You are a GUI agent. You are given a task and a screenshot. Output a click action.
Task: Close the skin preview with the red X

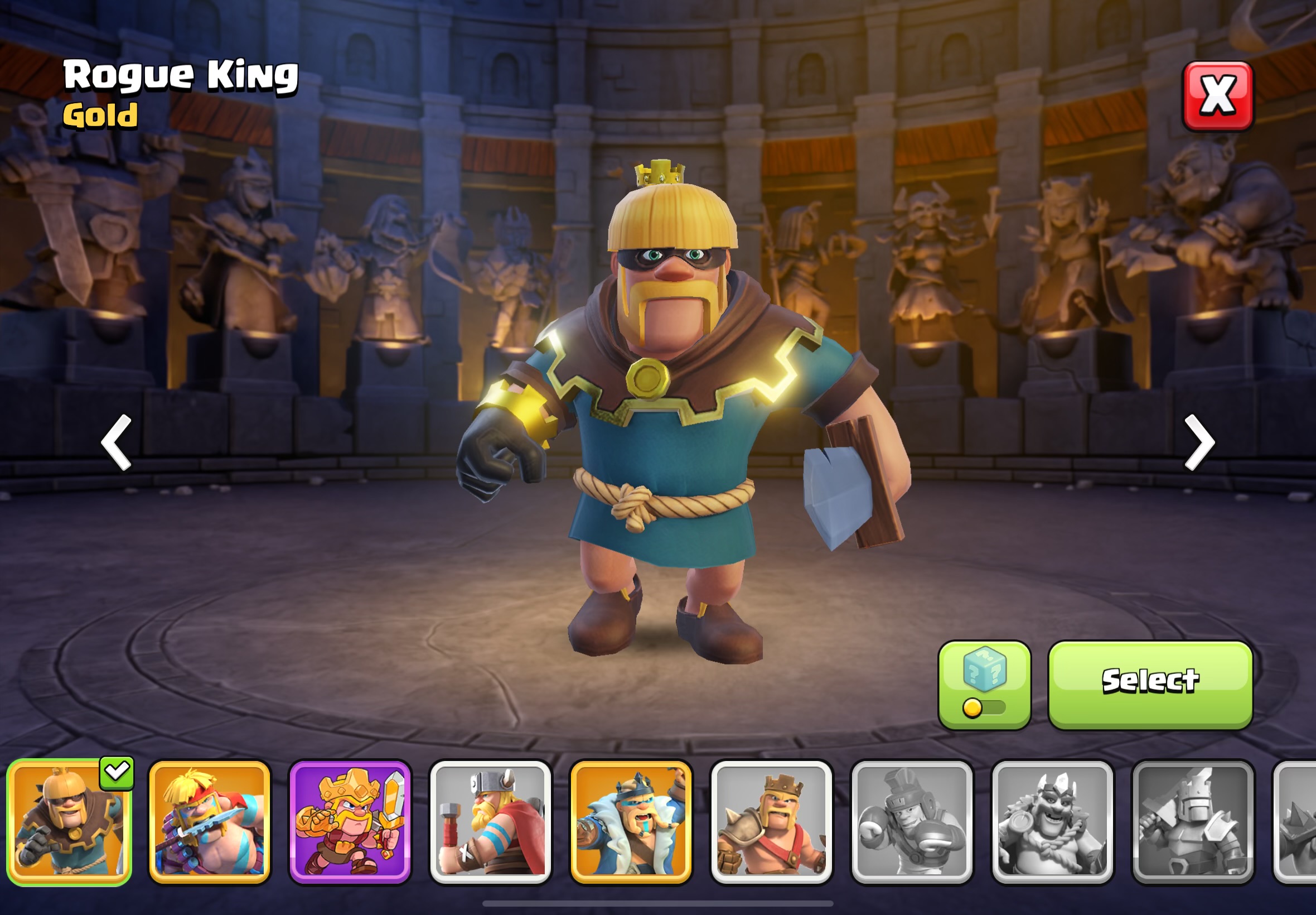click(x=1217, y=96)
